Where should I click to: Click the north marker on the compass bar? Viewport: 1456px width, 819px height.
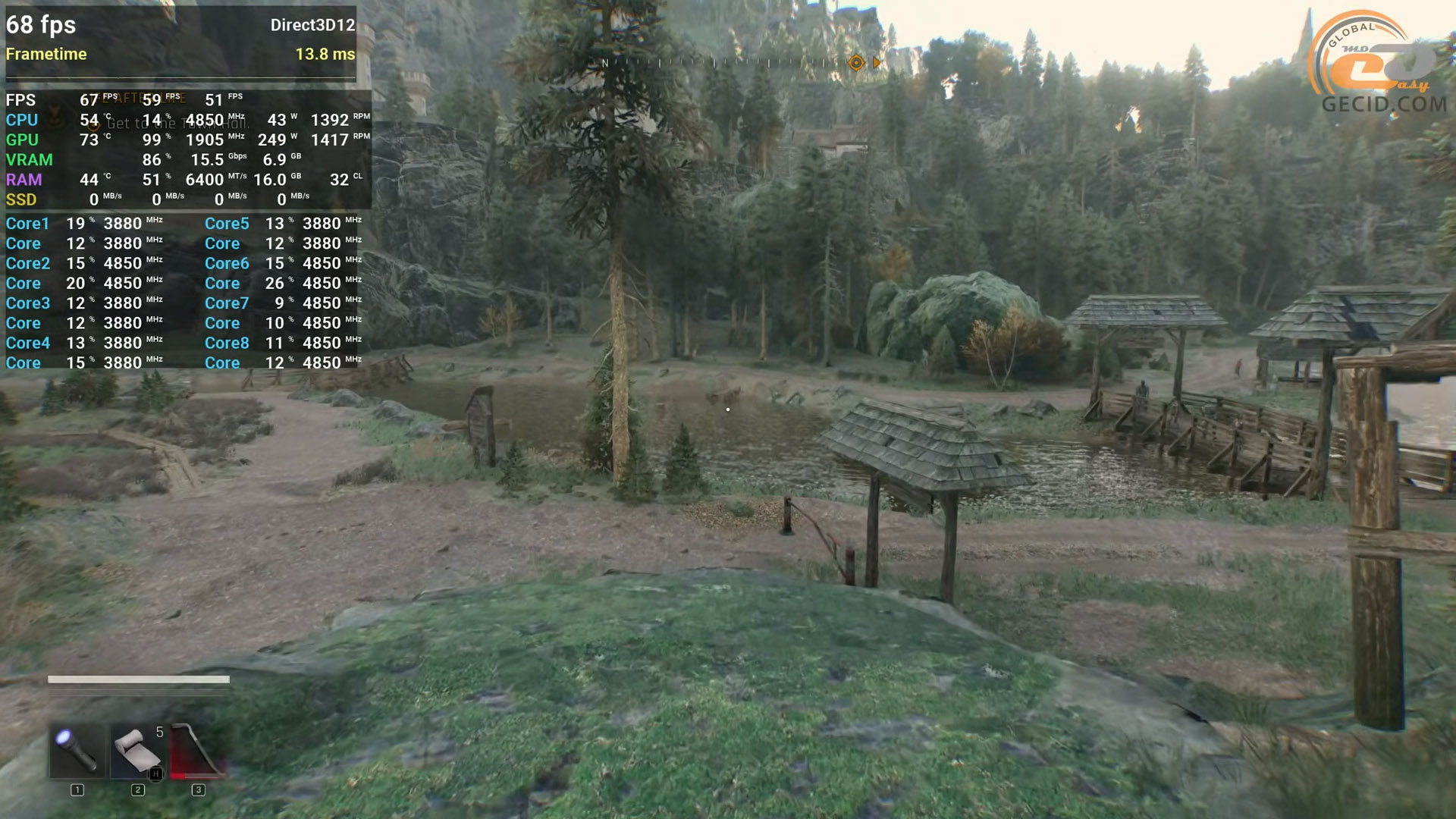(605, 63)
